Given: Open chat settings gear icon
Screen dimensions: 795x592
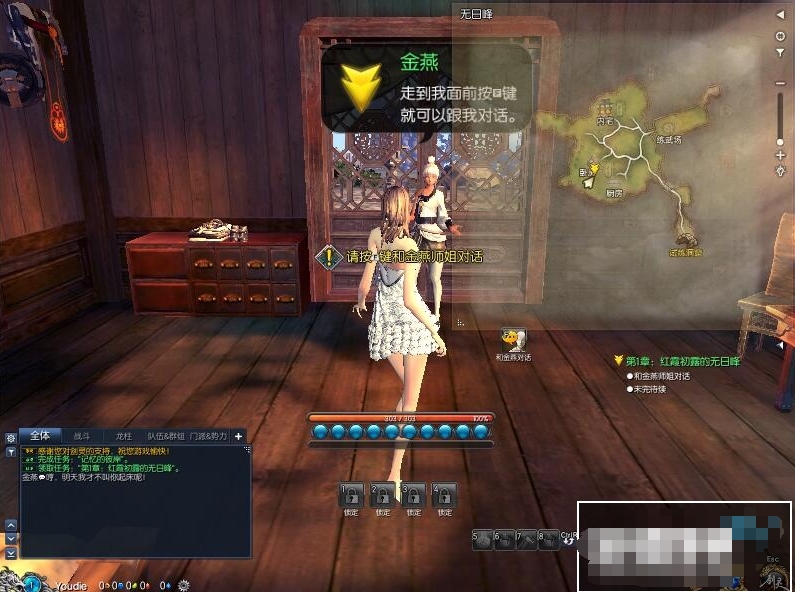Looking at the screenshot, I should click(x=11, y=438).
